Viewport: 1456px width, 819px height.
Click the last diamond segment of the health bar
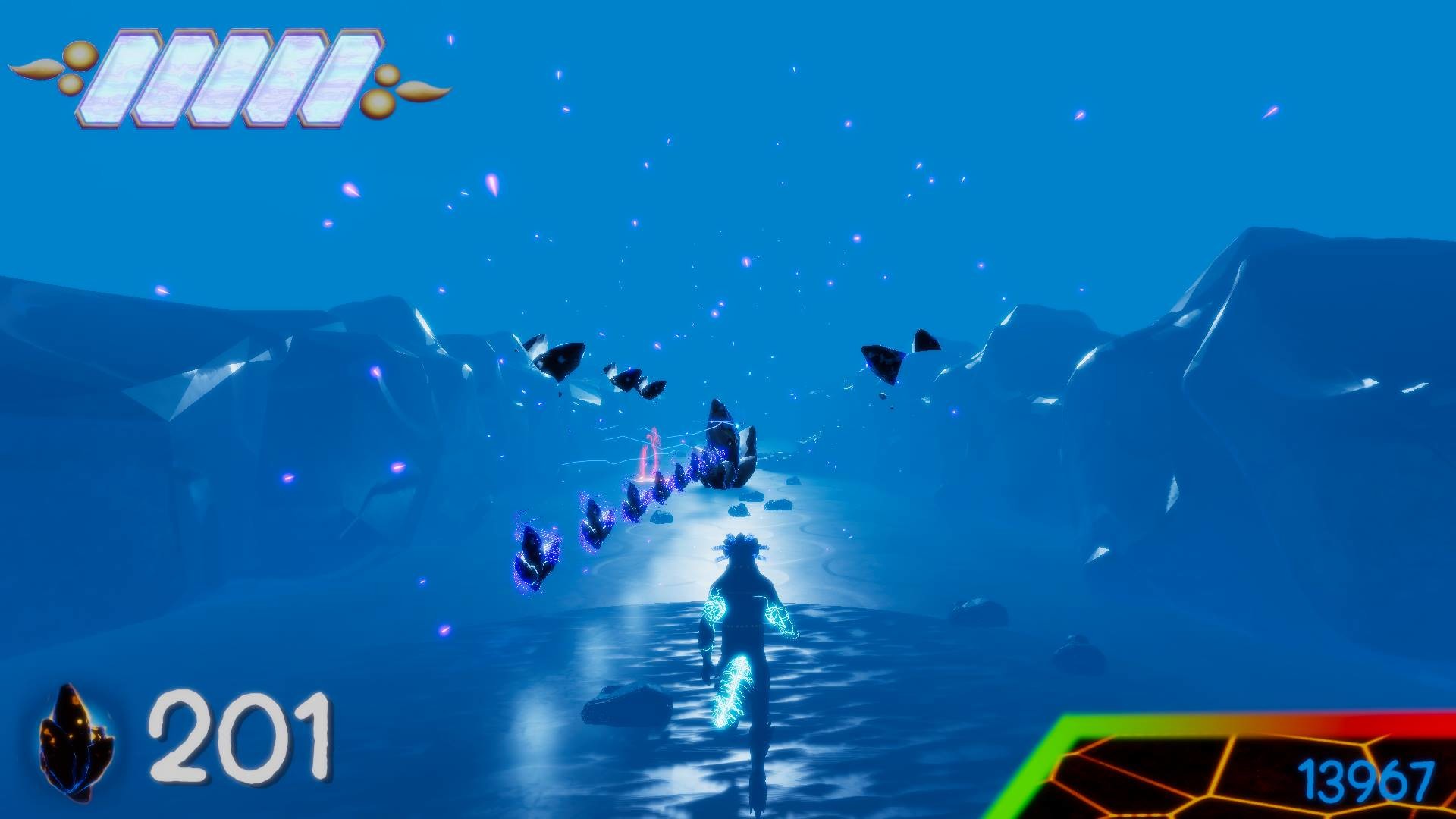tap(345, 76)
